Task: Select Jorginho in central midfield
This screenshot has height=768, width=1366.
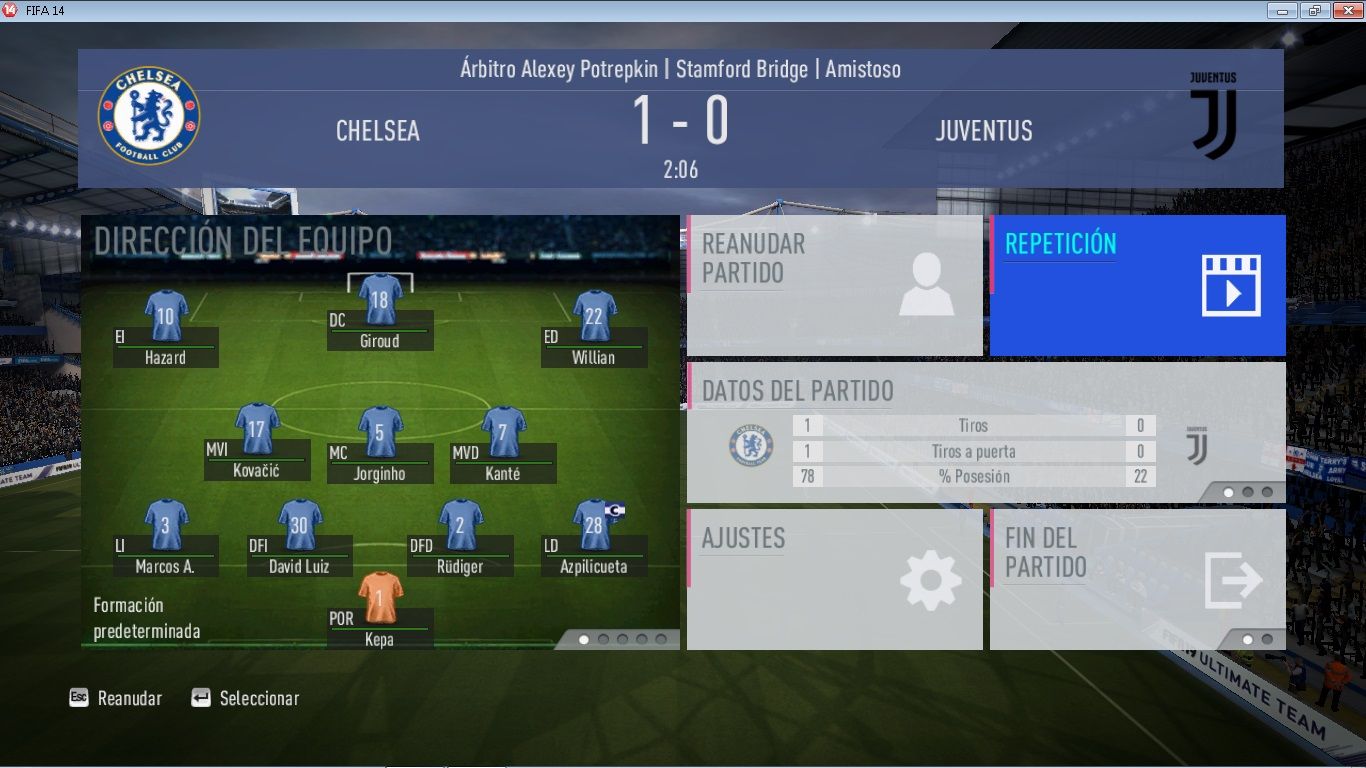Action: tap(380, 432)
